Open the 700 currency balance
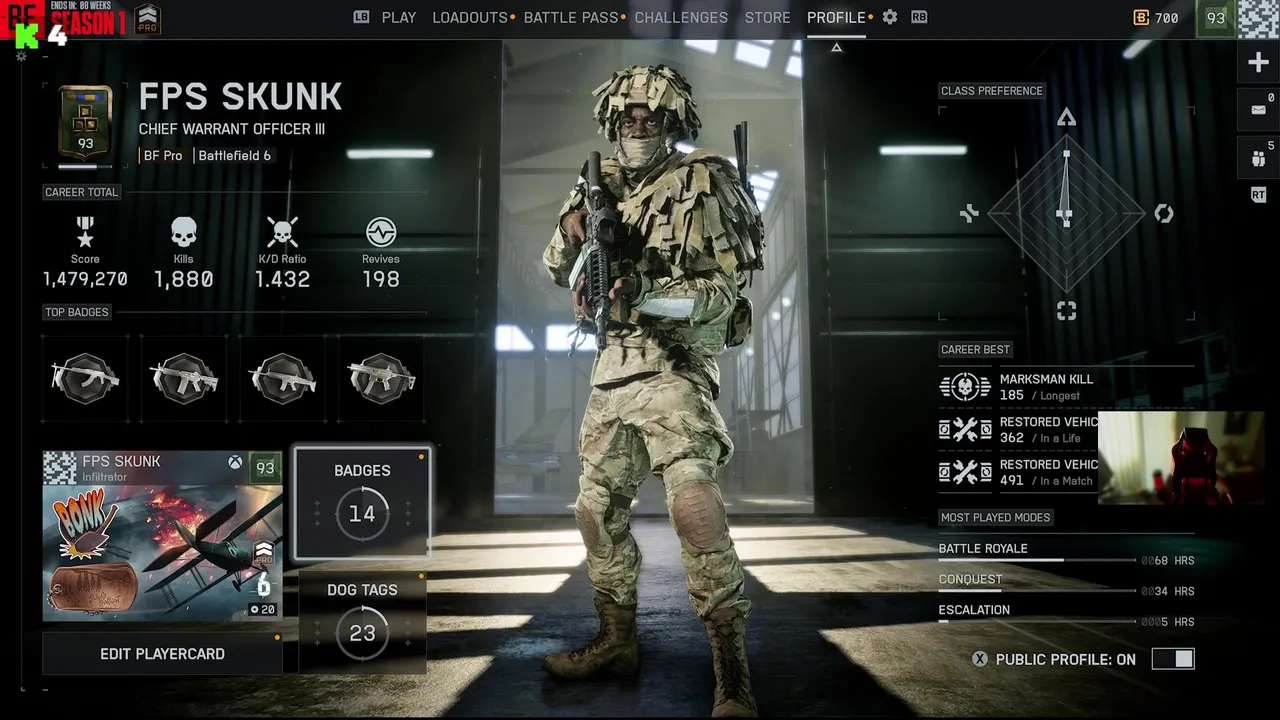The image size is (1280, 720). tap(1156, 18)
